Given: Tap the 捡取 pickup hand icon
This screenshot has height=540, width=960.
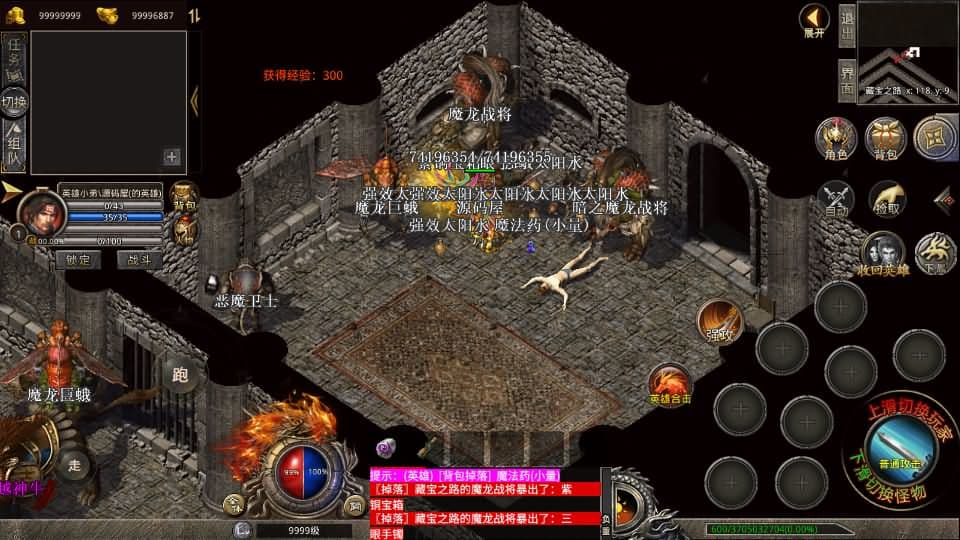Looking at the screenshot, I should pyautogui.click(x=886, y=199).
